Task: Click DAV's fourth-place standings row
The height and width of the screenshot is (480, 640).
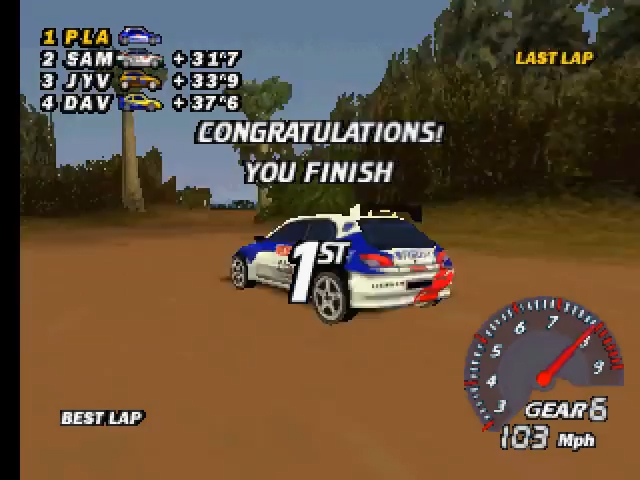Action: 140,103
